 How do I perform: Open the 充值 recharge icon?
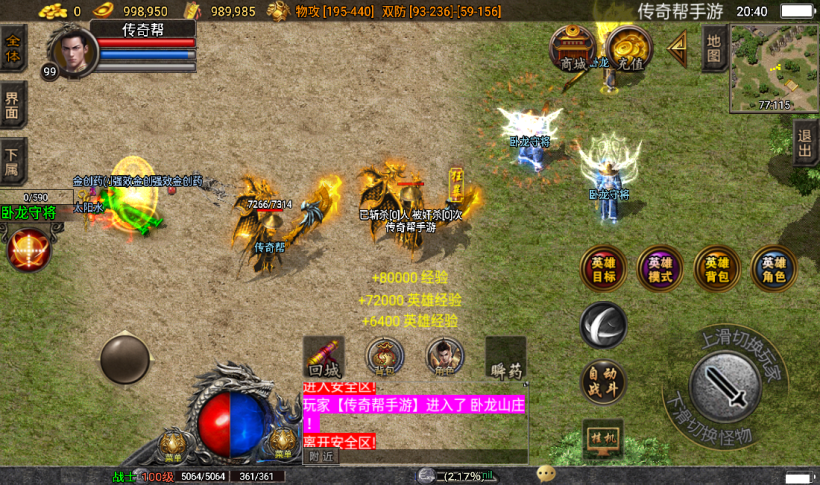point(630,49)
